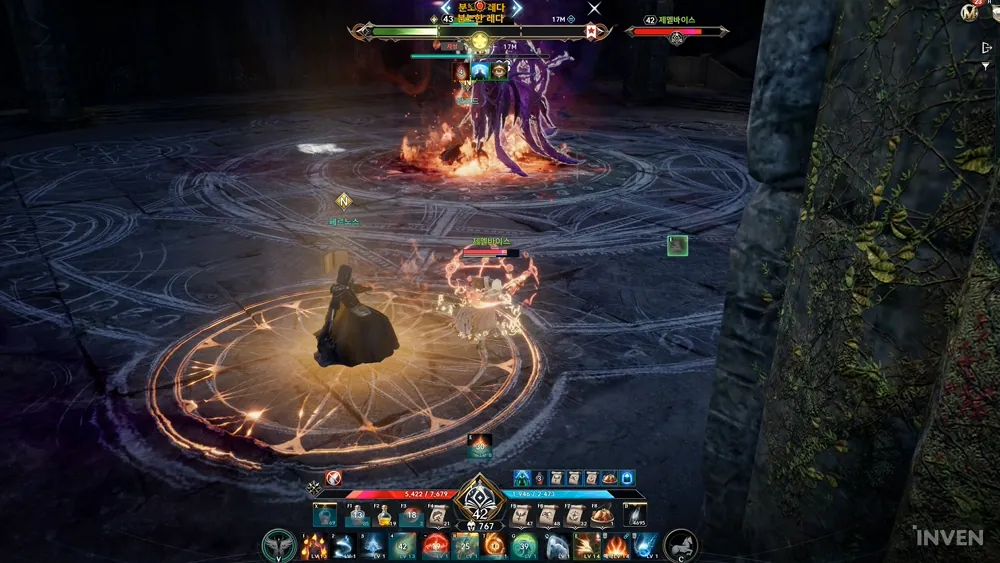Summon the mount with the horse icon
This screenshot has width=1000, height=563.
(680, 546)
